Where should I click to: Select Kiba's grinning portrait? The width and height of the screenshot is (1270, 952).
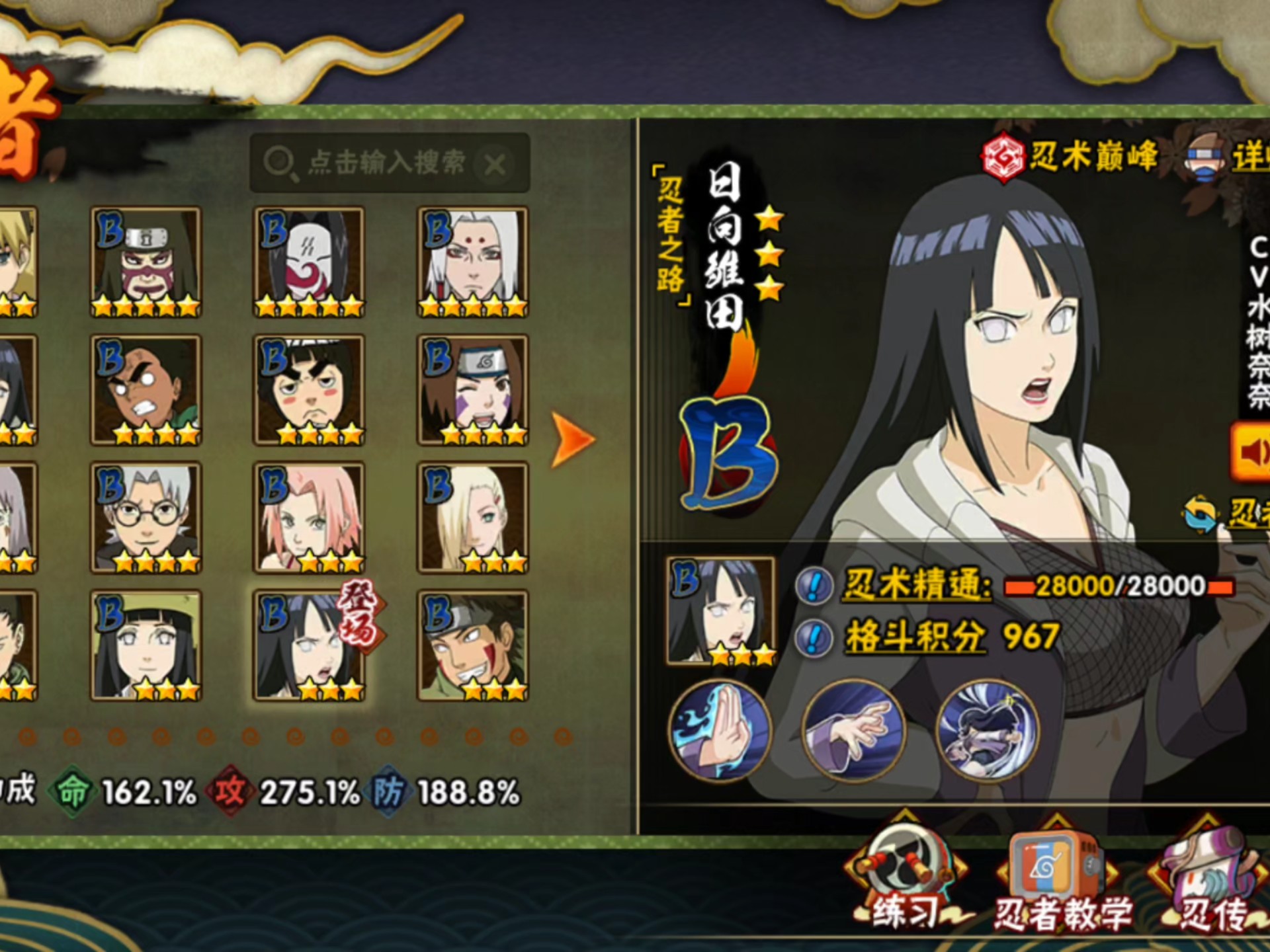point(472,645)
